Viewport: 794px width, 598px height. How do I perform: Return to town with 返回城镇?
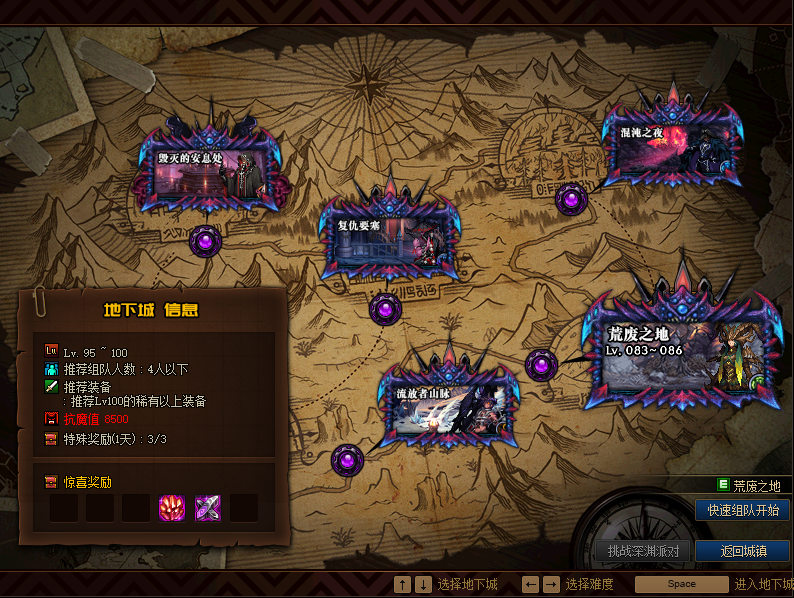click(742, 551)
